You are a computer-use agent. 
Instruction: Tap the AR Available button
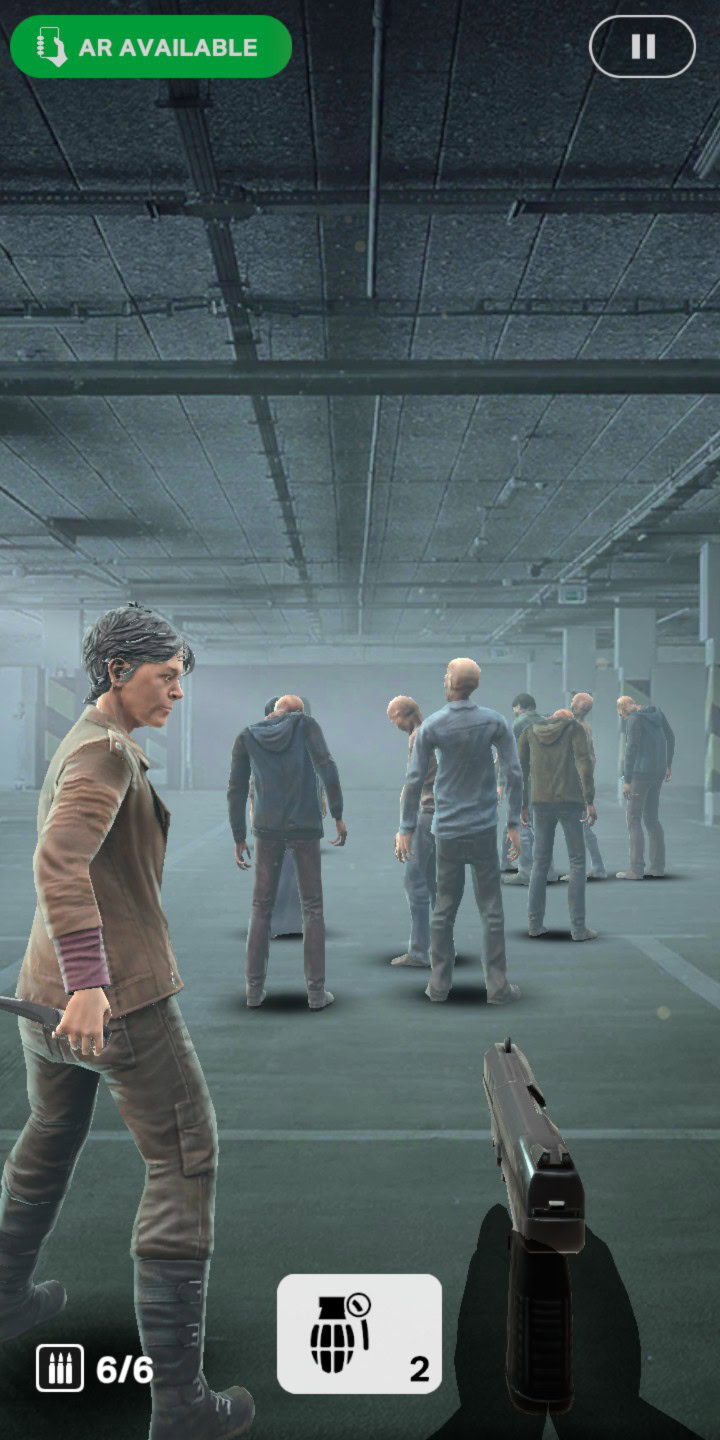(x=151, y=47)
